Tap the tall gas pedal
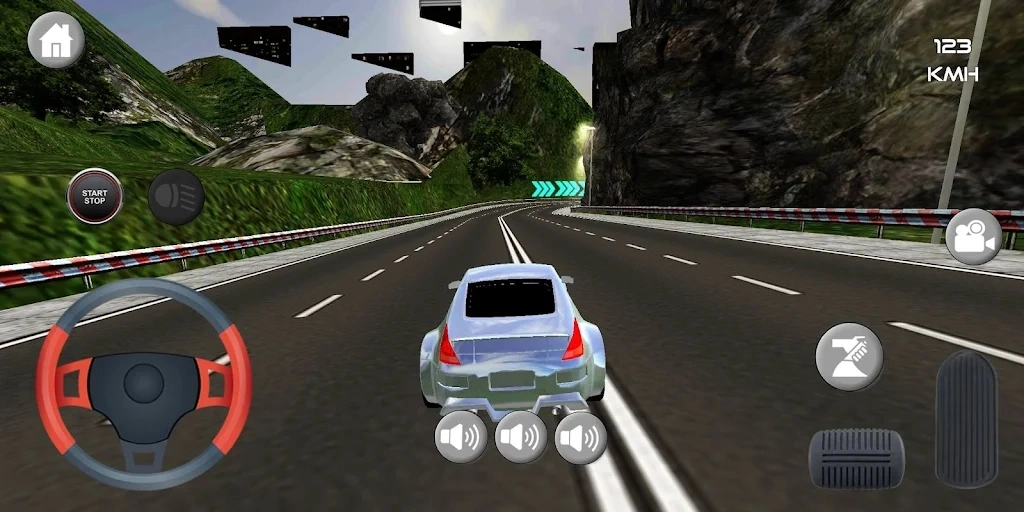1024x512 pixels. tap(966, 418)
